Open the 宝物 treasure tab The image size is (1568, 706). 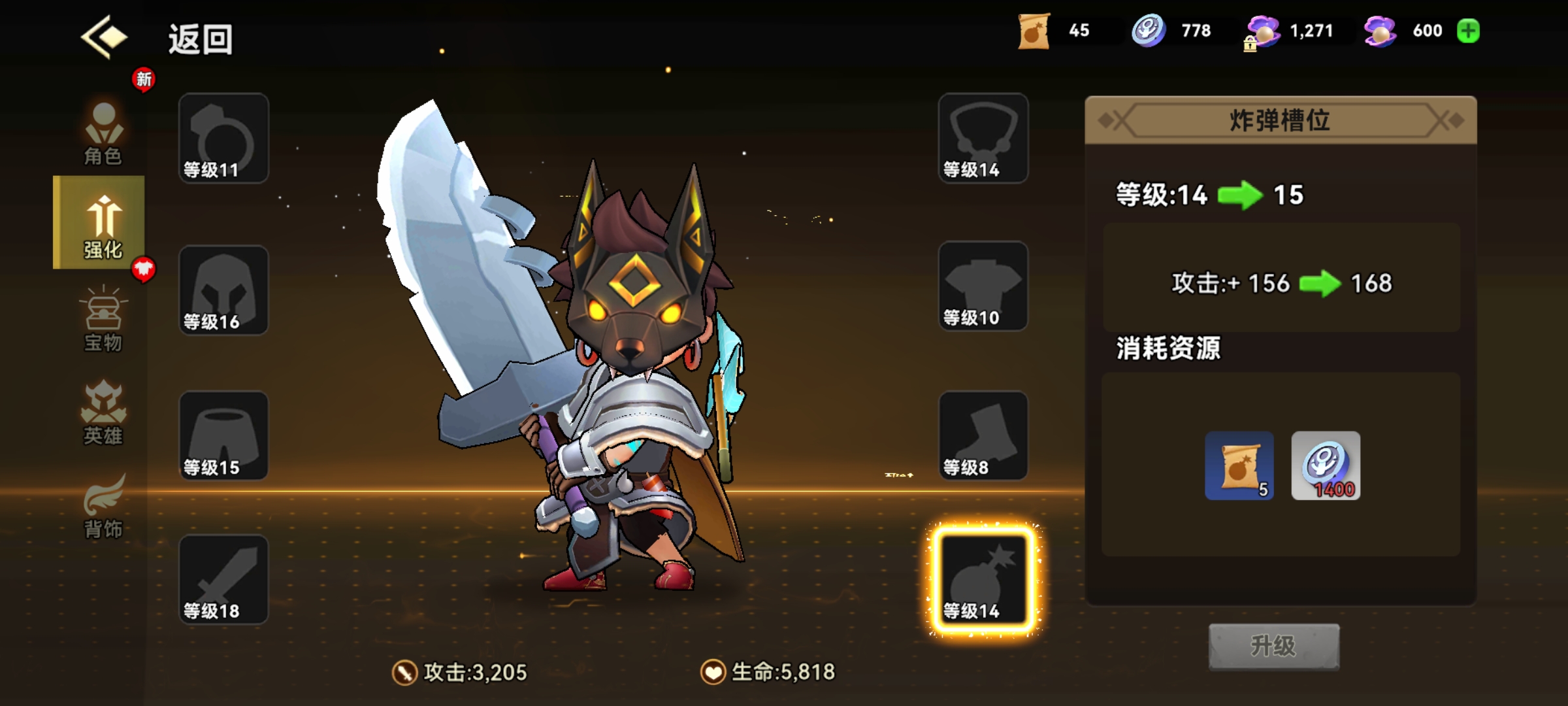pyautogui.click(x=103, y=319)
